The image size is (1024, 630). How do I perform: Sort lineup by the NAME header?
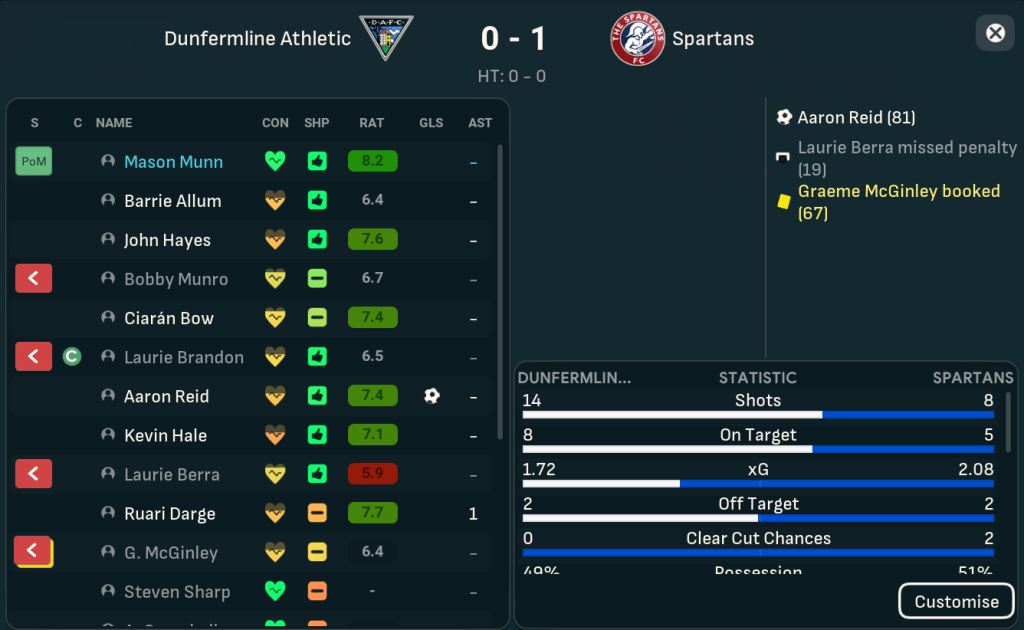114,123
